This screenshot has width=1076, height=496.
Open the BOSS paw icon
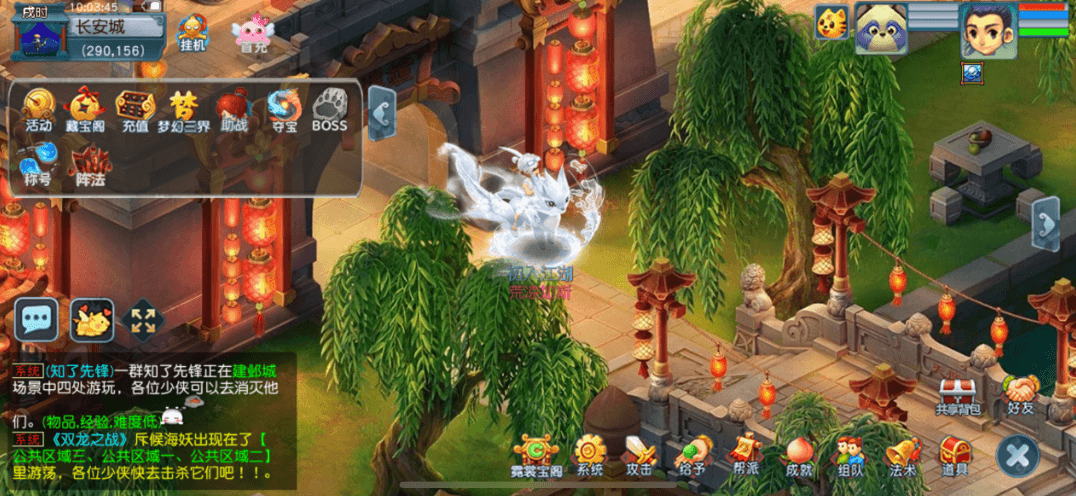(329, 109)
